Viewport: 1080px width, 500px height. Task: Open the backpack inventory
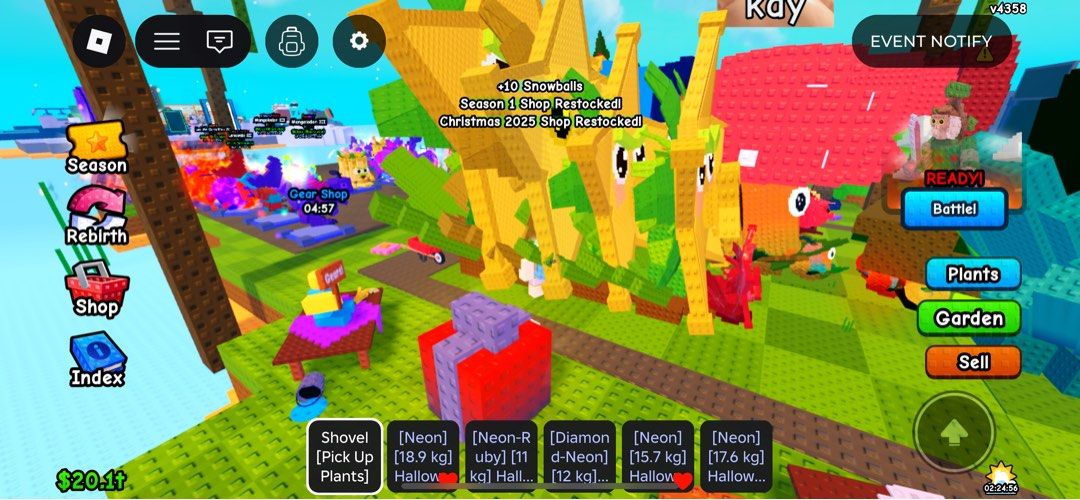point(292,42)
